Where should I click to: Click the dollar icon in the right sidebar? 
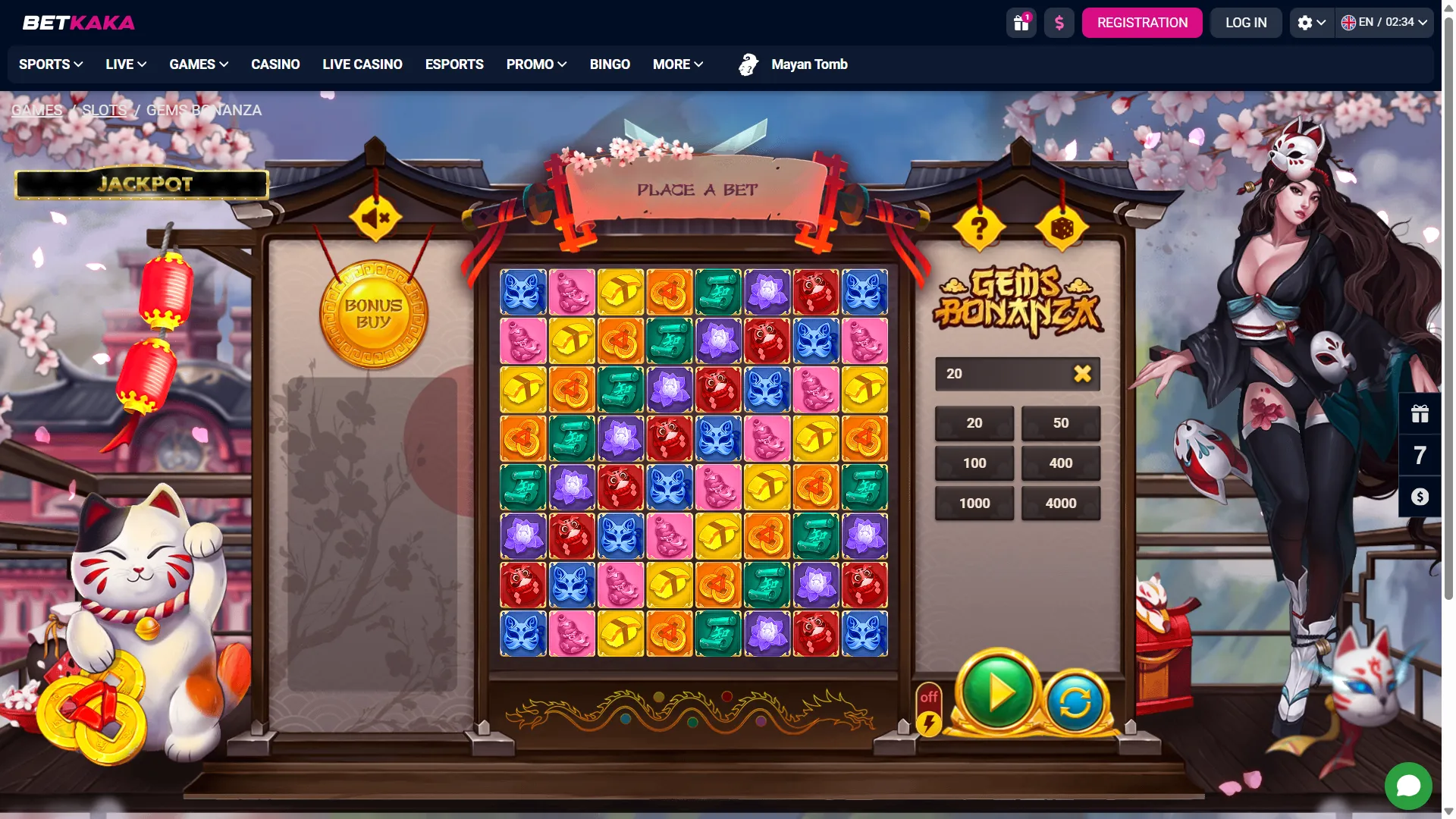1420,497
